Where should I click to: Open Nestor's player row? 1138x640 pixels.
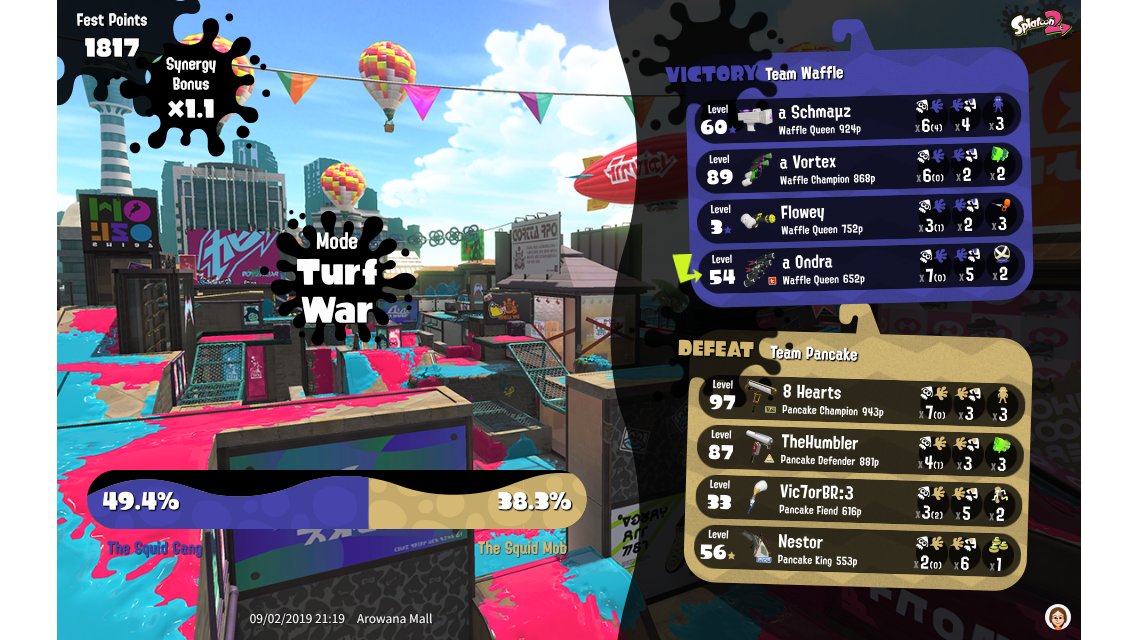pyautogui.click(x=860, y=548)
